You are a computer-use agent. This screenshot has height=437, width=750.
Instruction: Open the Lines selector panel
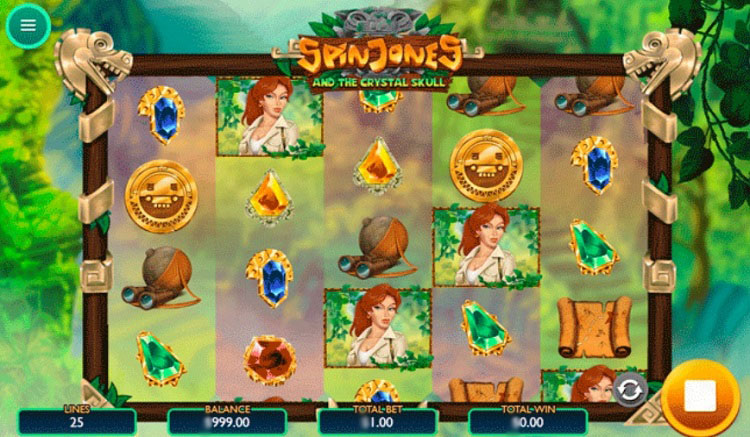tap(77, 420)
